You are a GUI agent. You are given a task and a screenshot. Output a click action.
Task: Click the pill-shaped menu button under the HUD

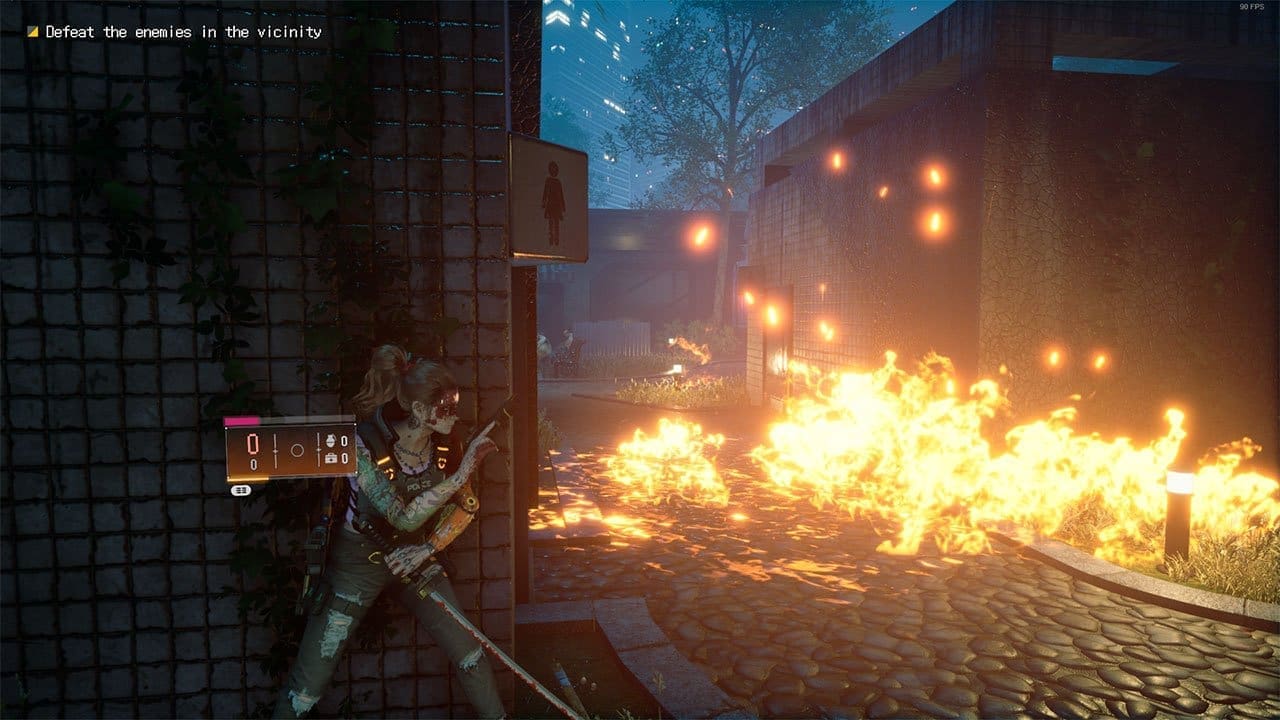tap(241, 489)
